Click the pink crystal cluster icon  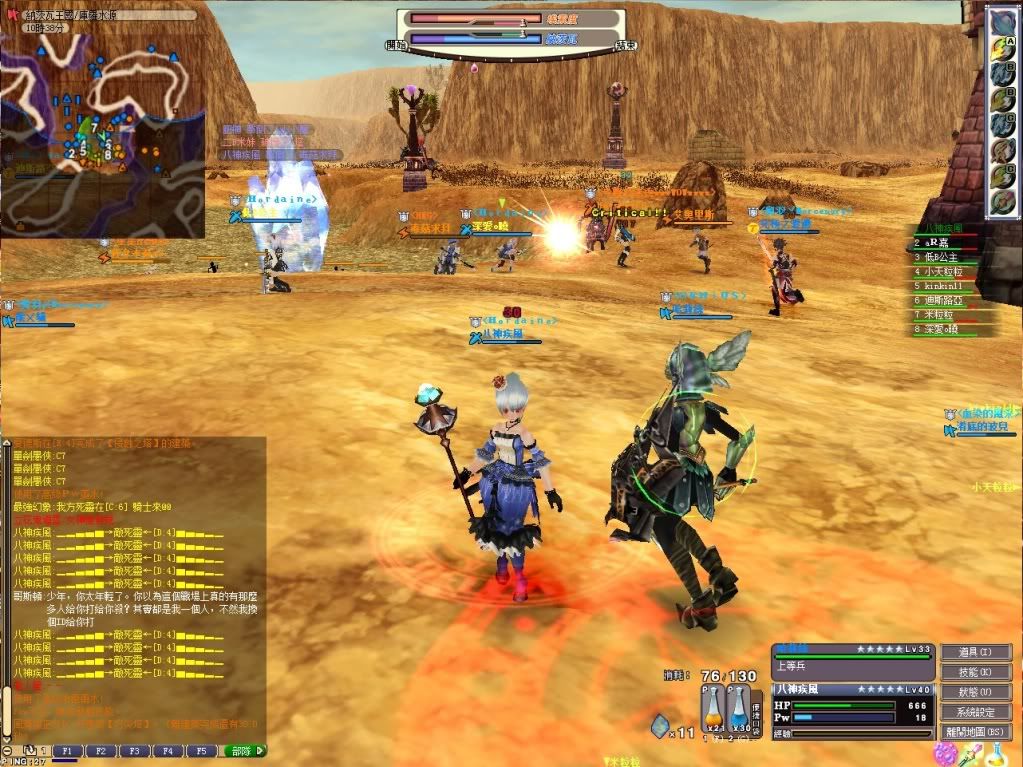[945, 753]
